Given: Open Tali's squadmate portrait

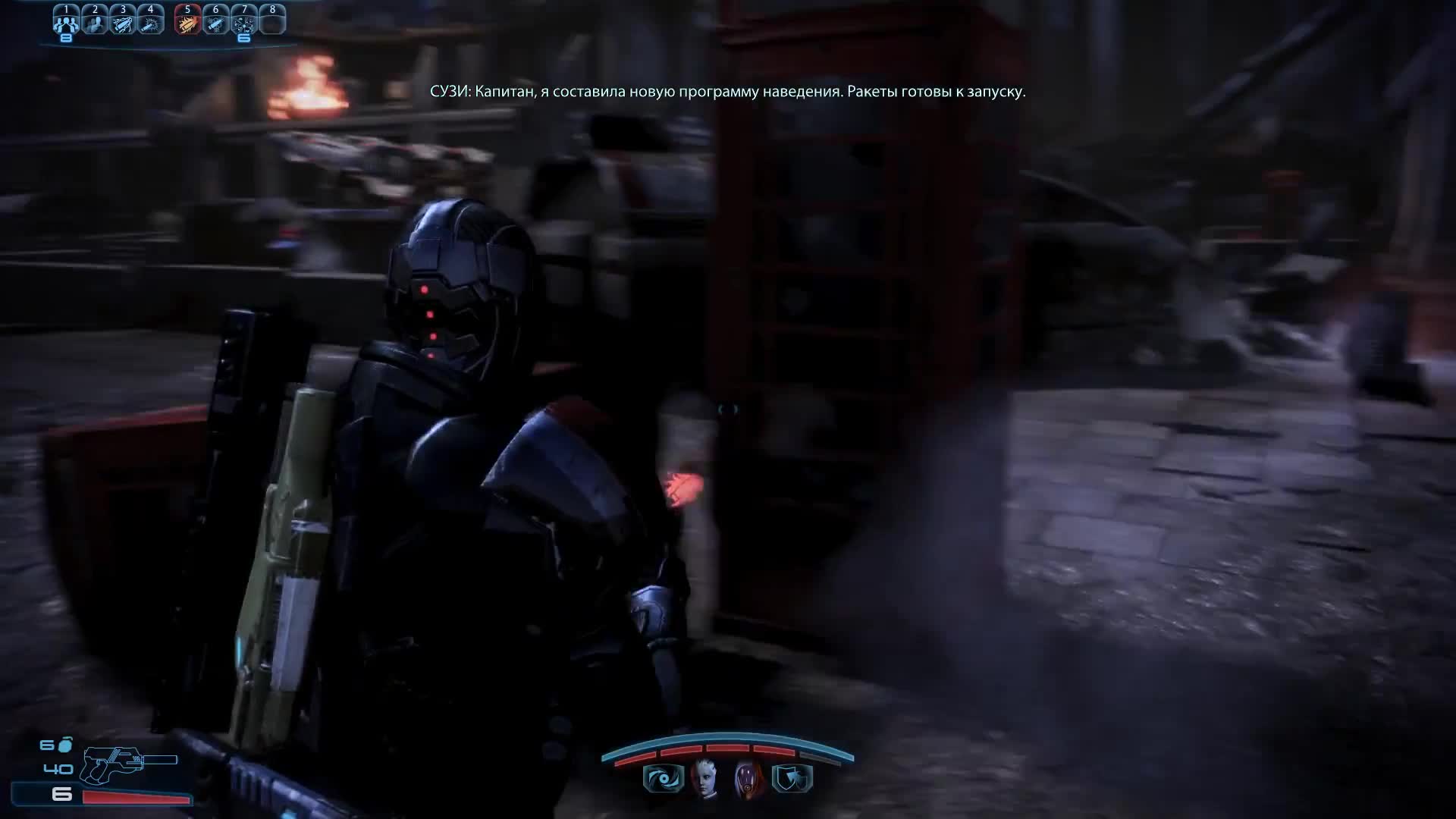Looking at the screenshot, I should pyautogui.click(x=746, y=781).
